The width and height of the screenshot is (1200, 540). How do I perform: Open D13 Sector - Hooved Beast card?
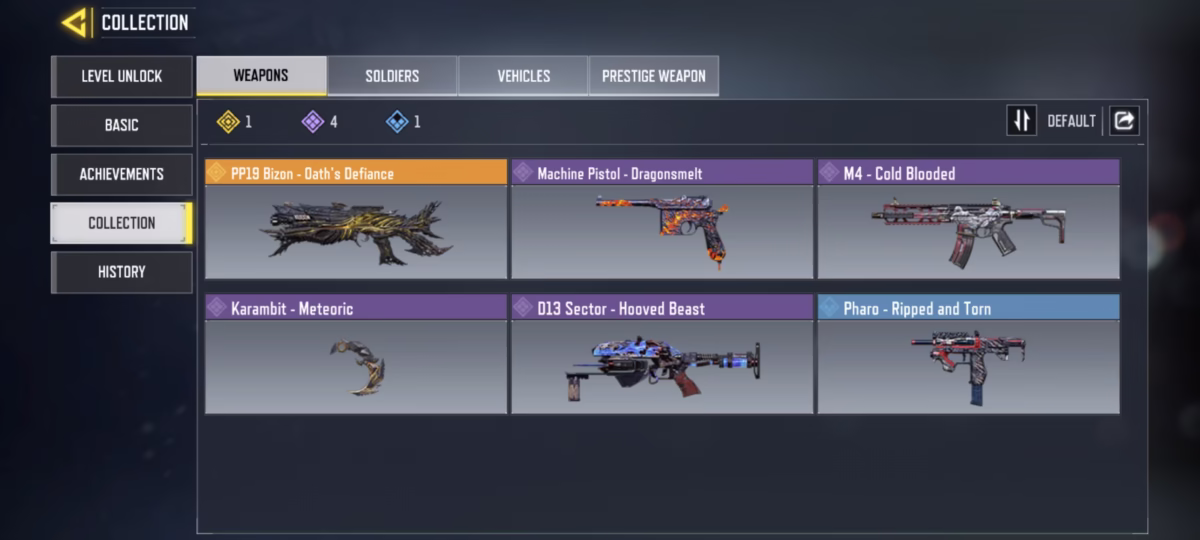662,354
